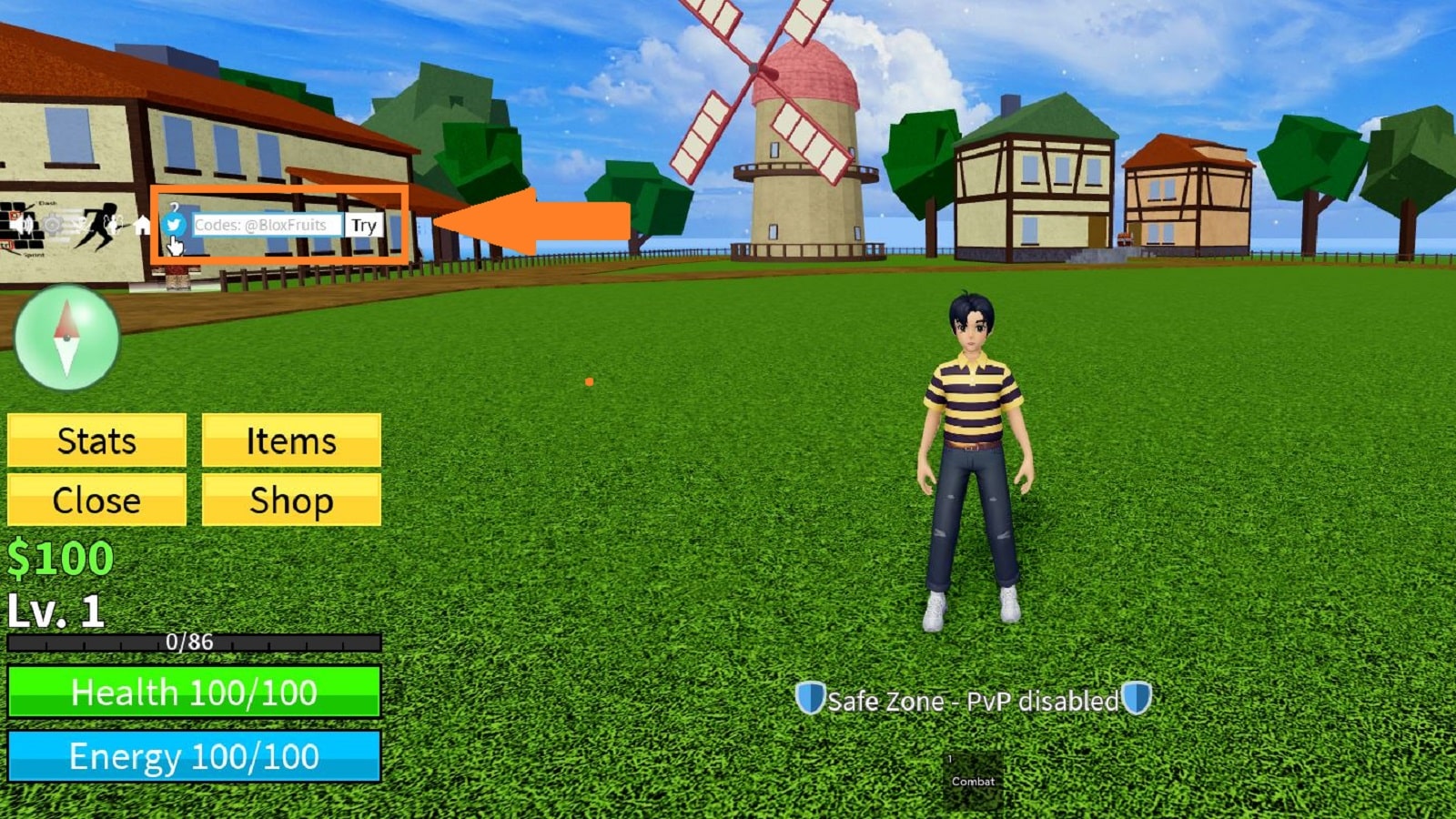Click the blue Twitter bird icon
This screenshot has width=1456, height=819.
173,225
